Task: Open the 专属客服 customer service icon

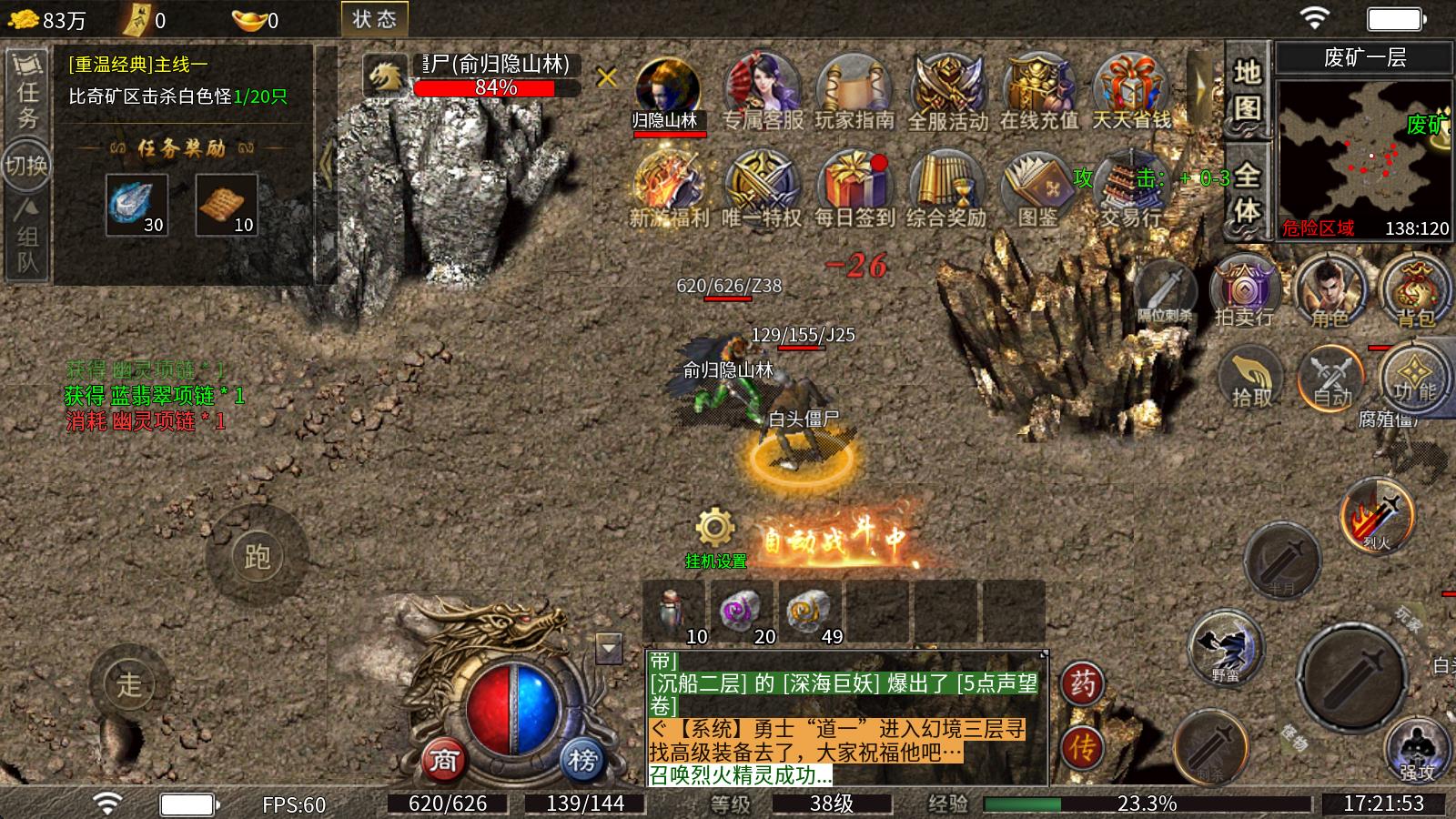Action: tap(762, 89)
